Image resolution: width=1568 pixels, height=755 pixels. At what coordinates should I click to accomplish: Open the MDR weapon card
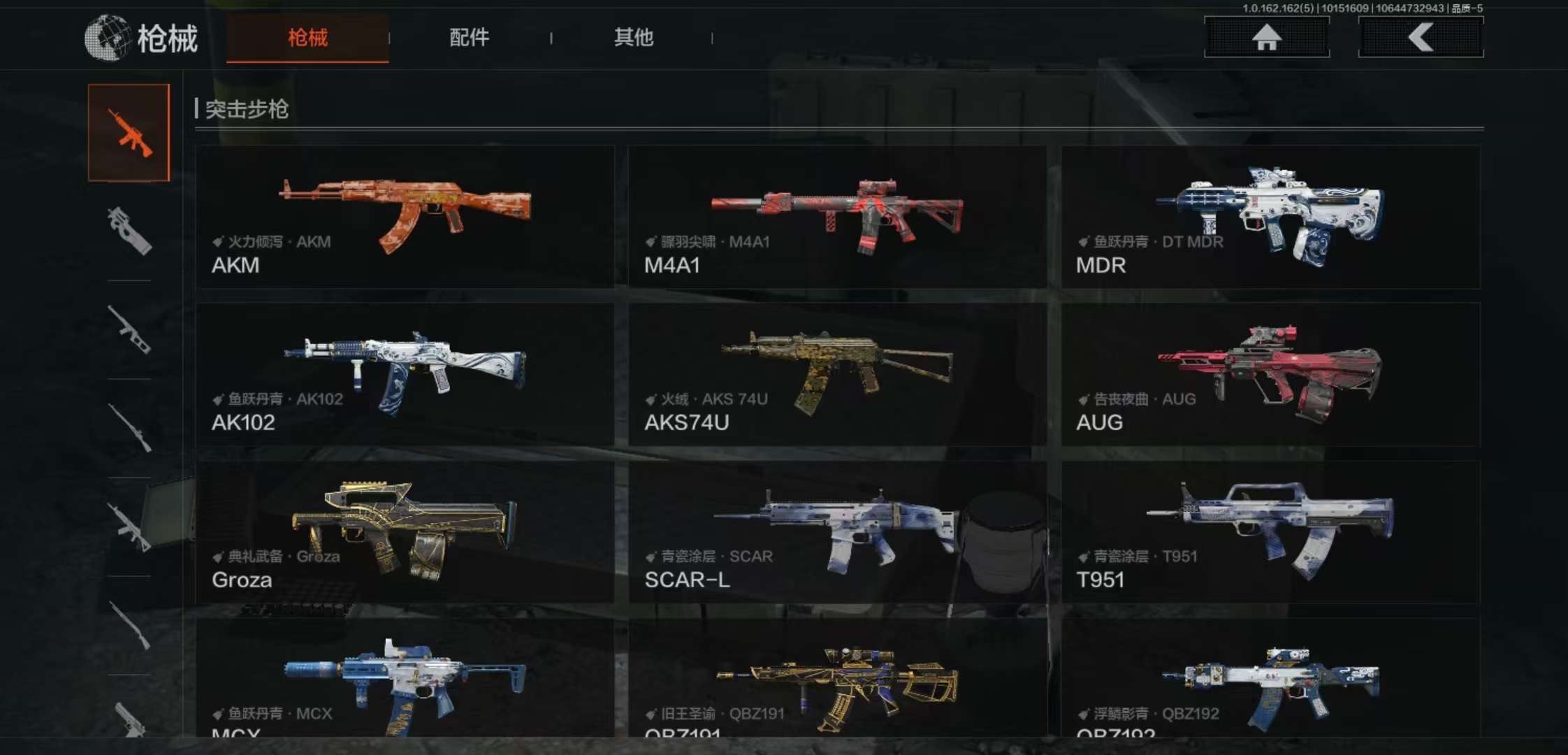point(1270,217)
